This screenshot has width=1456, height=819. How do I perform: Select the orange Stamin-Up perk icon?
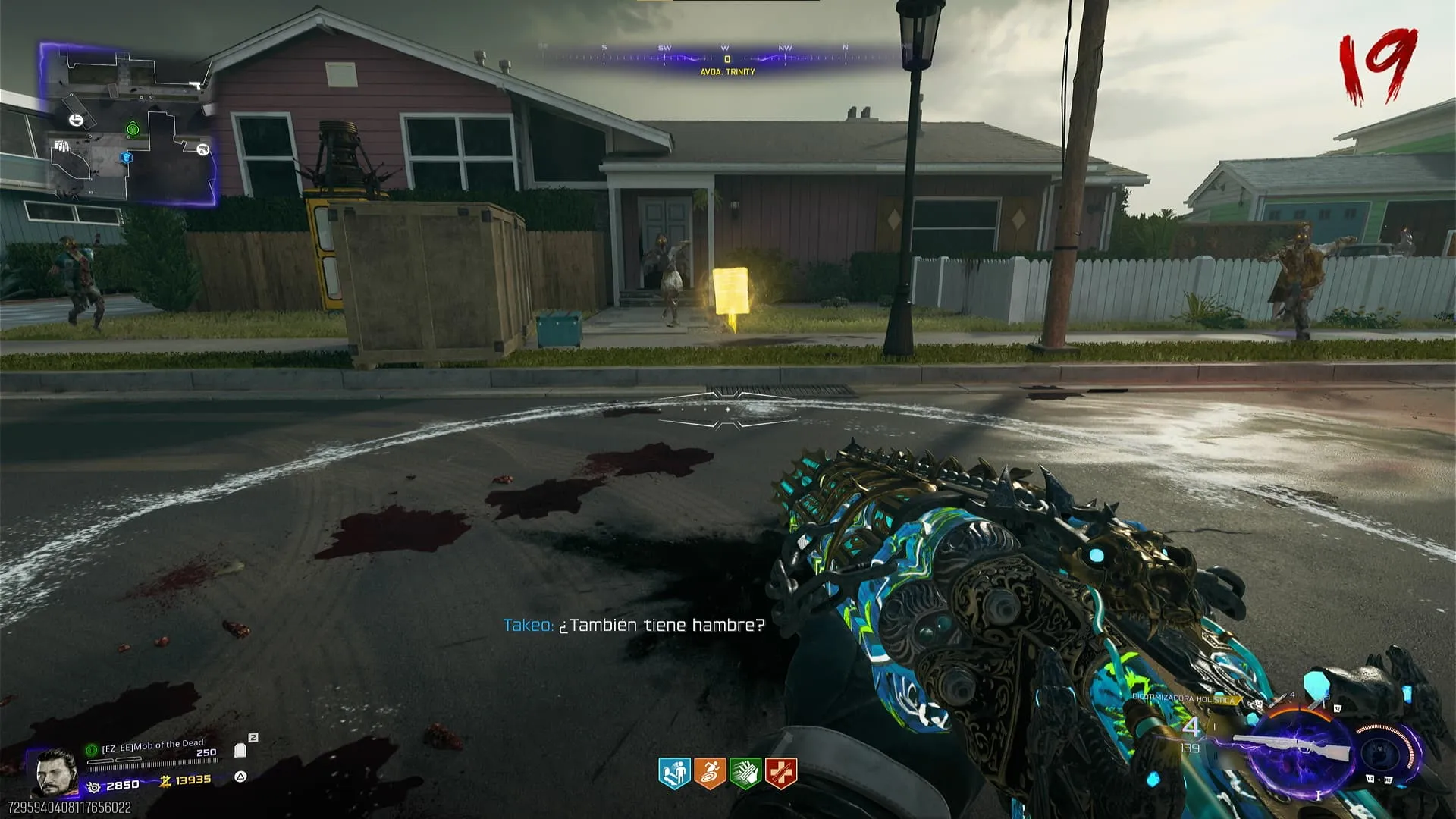[x=709, y=773]
